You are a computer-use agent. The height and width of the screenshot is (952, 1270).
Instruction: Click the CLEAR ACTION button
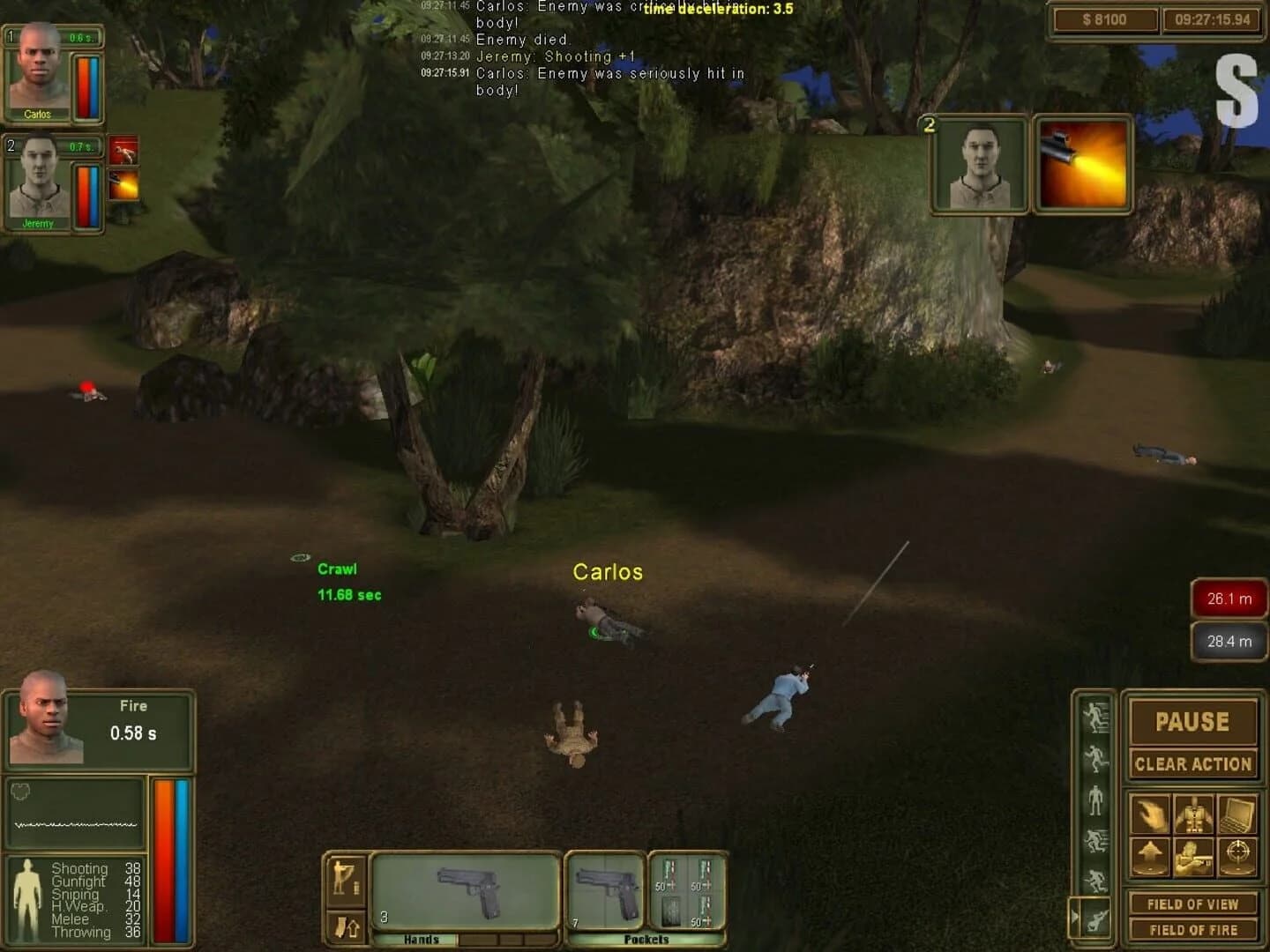(1193, 764)
